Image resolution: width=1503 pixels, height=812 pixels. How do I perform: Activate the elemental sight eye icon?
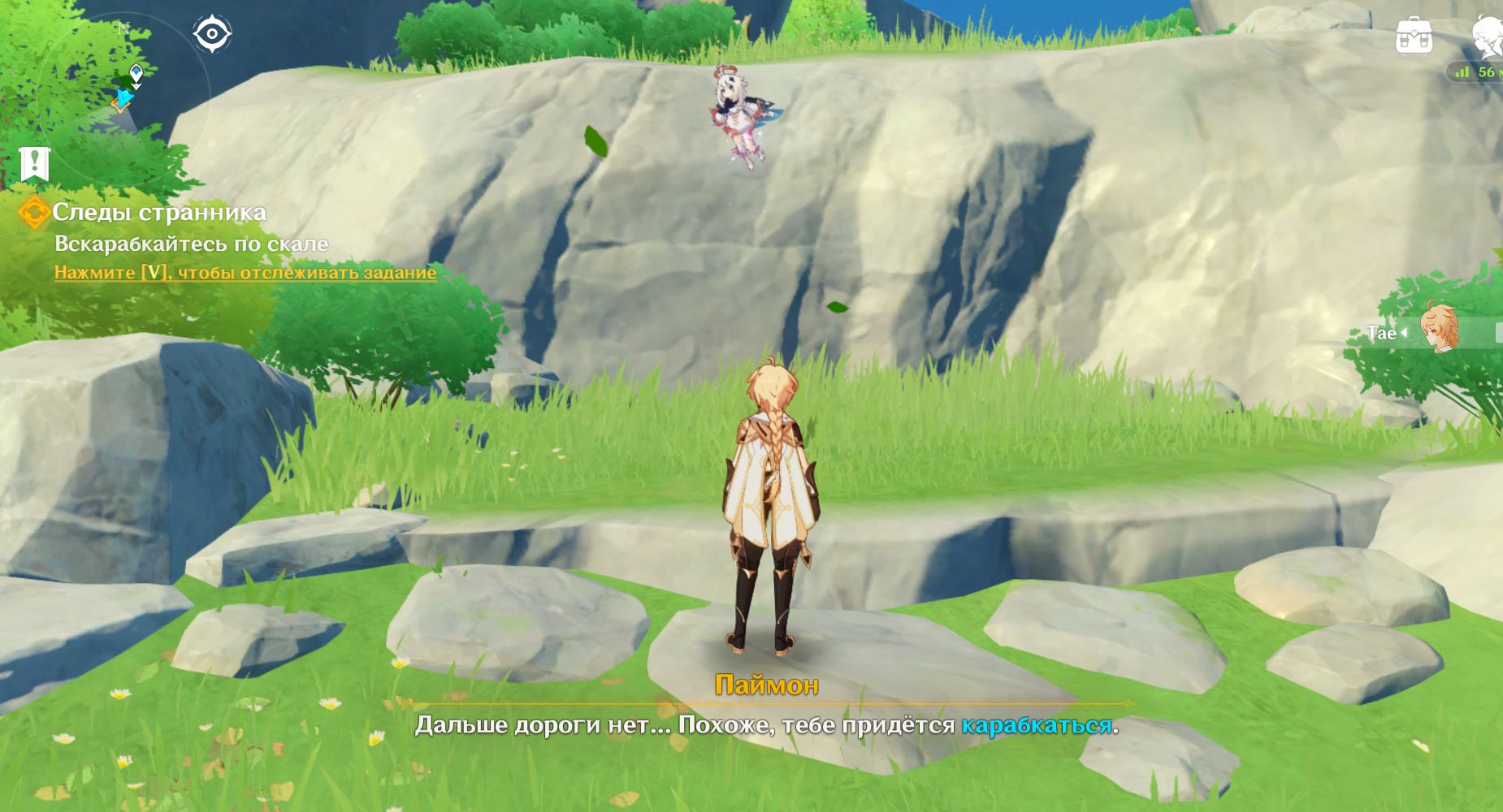[x=213, y=34]
